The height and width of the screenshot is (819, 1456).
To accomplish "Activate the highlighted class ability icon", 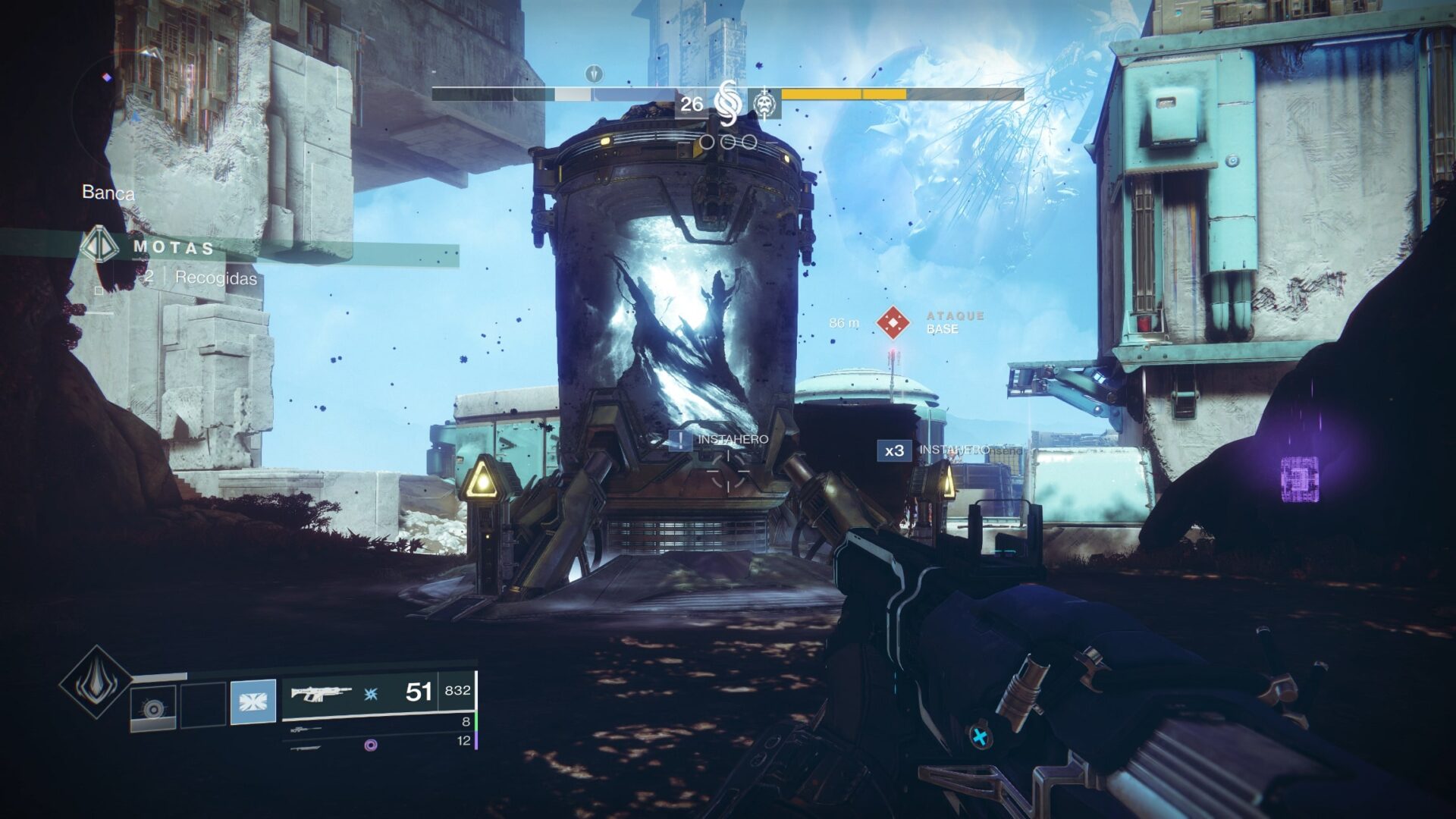I will click(x=253, y=702).
